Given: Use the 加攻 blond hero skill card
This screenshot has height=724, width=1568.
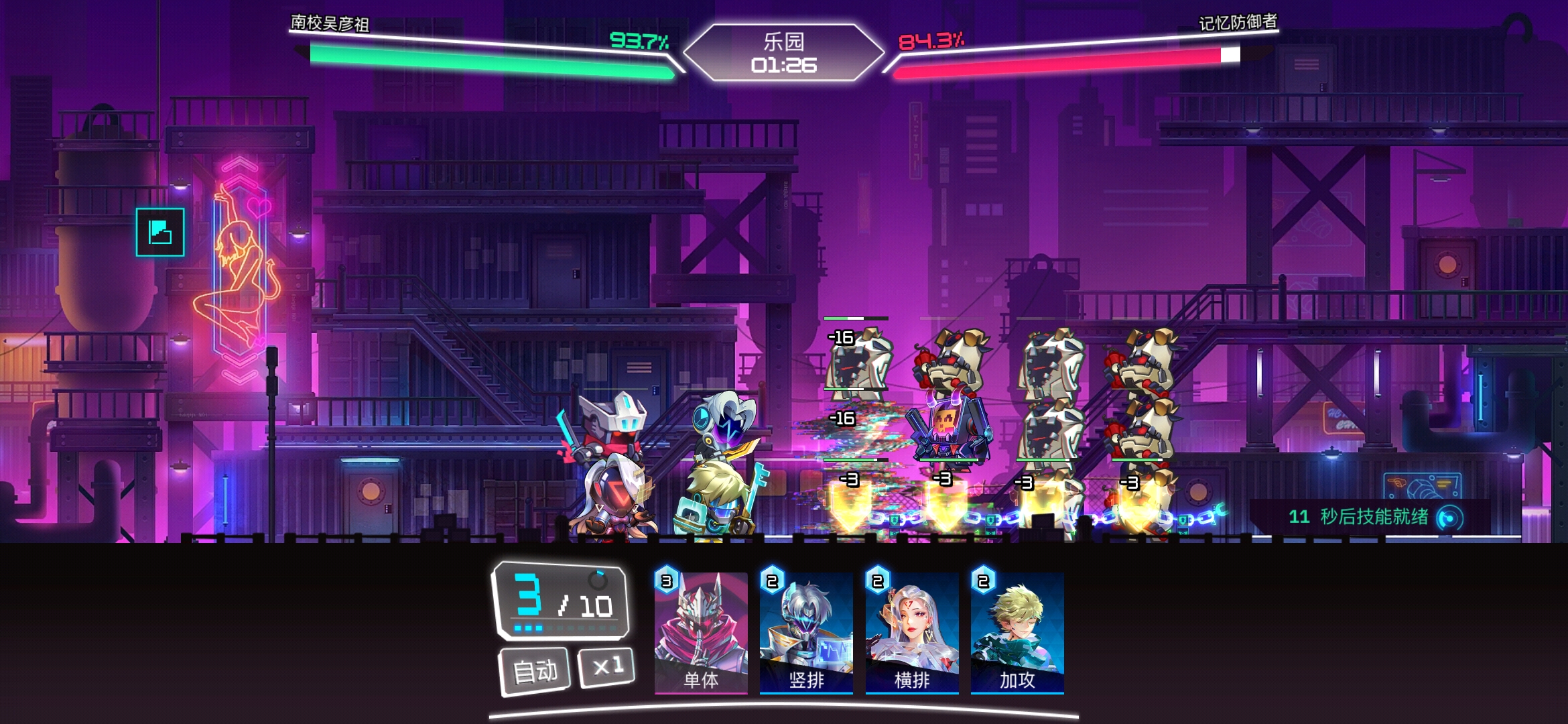Looking at the screenshot, I should click(1017, 632).
